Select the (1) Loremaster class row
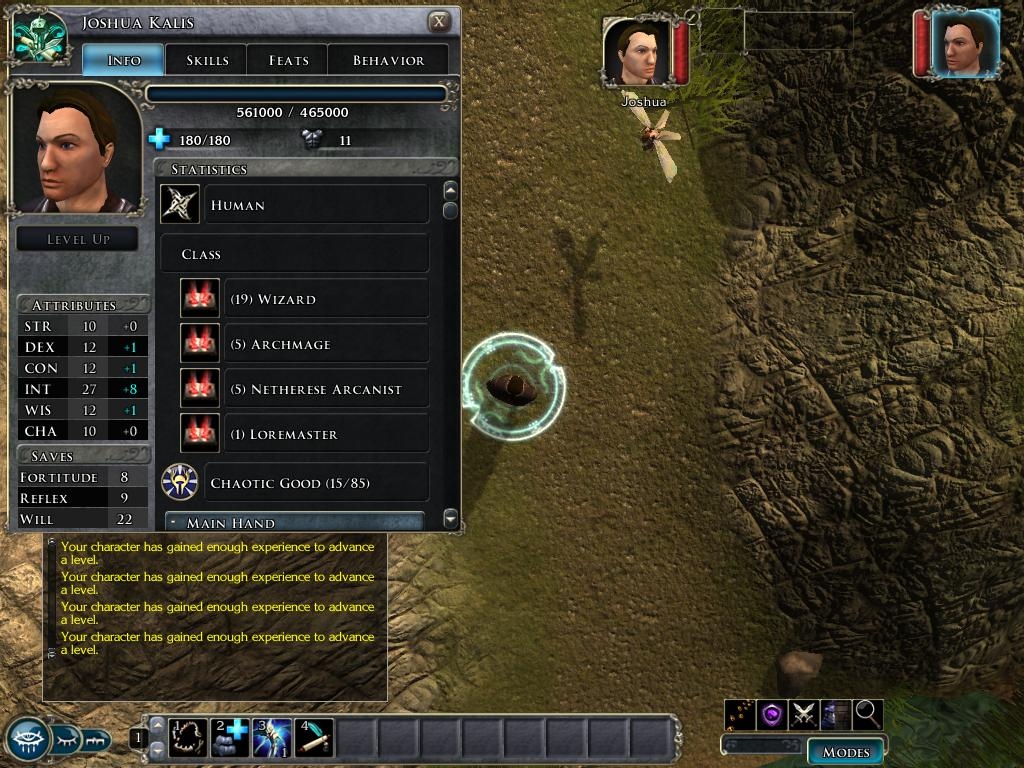 tap(325, 434)
